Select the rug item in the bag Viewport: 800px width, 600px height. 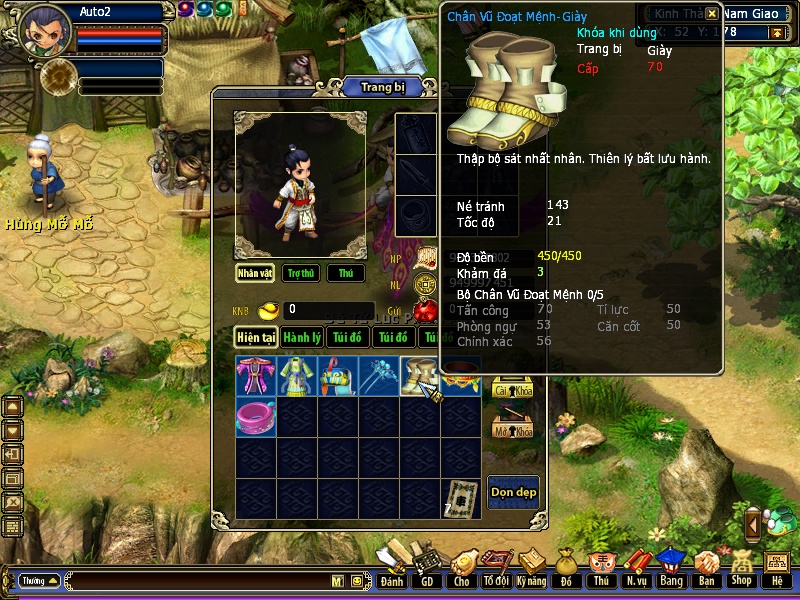pos(460,497)
